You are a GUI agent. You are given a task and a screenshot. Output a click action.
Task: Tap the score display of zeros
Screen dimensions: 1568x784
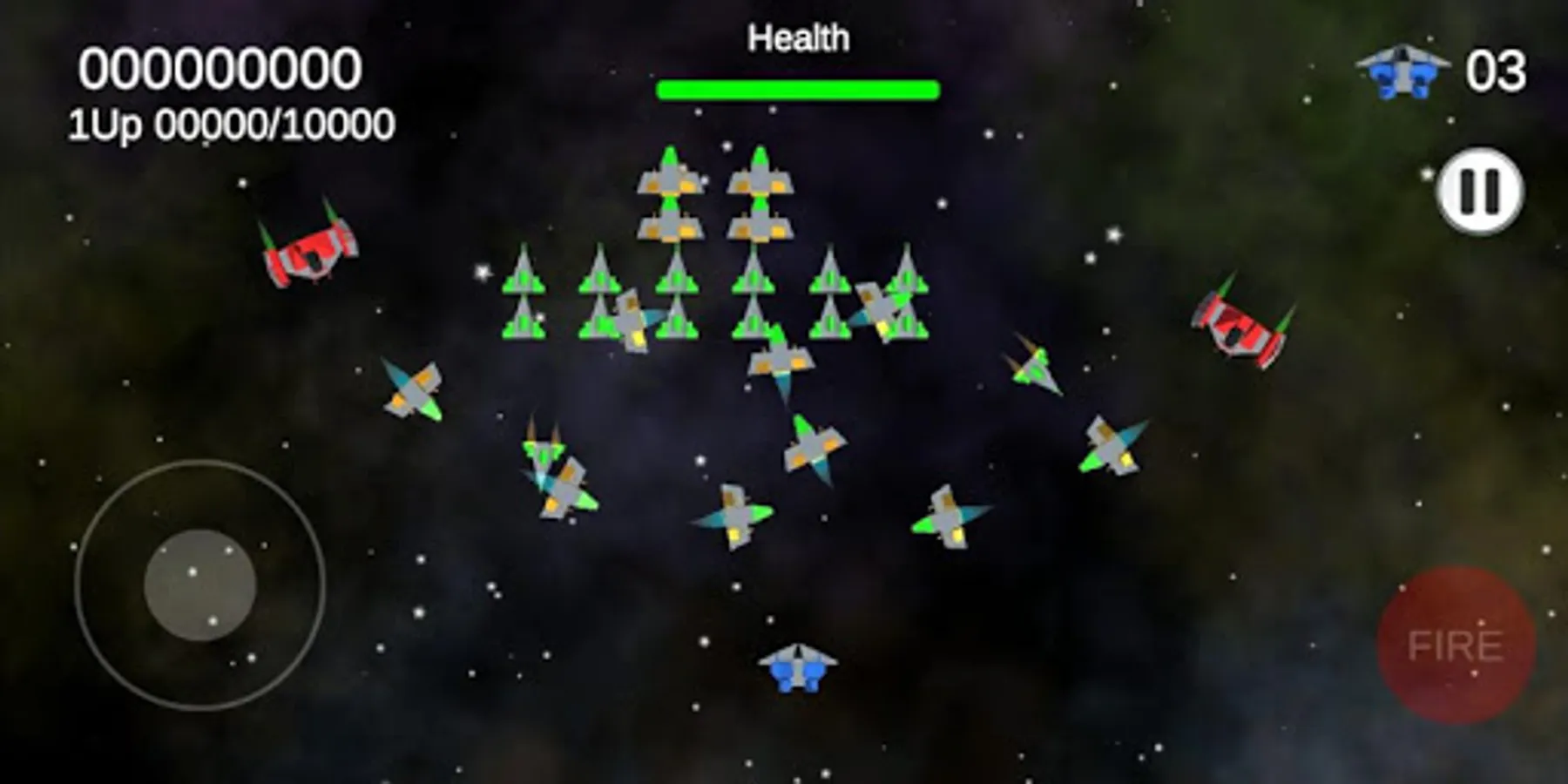[x=218, y=68]
